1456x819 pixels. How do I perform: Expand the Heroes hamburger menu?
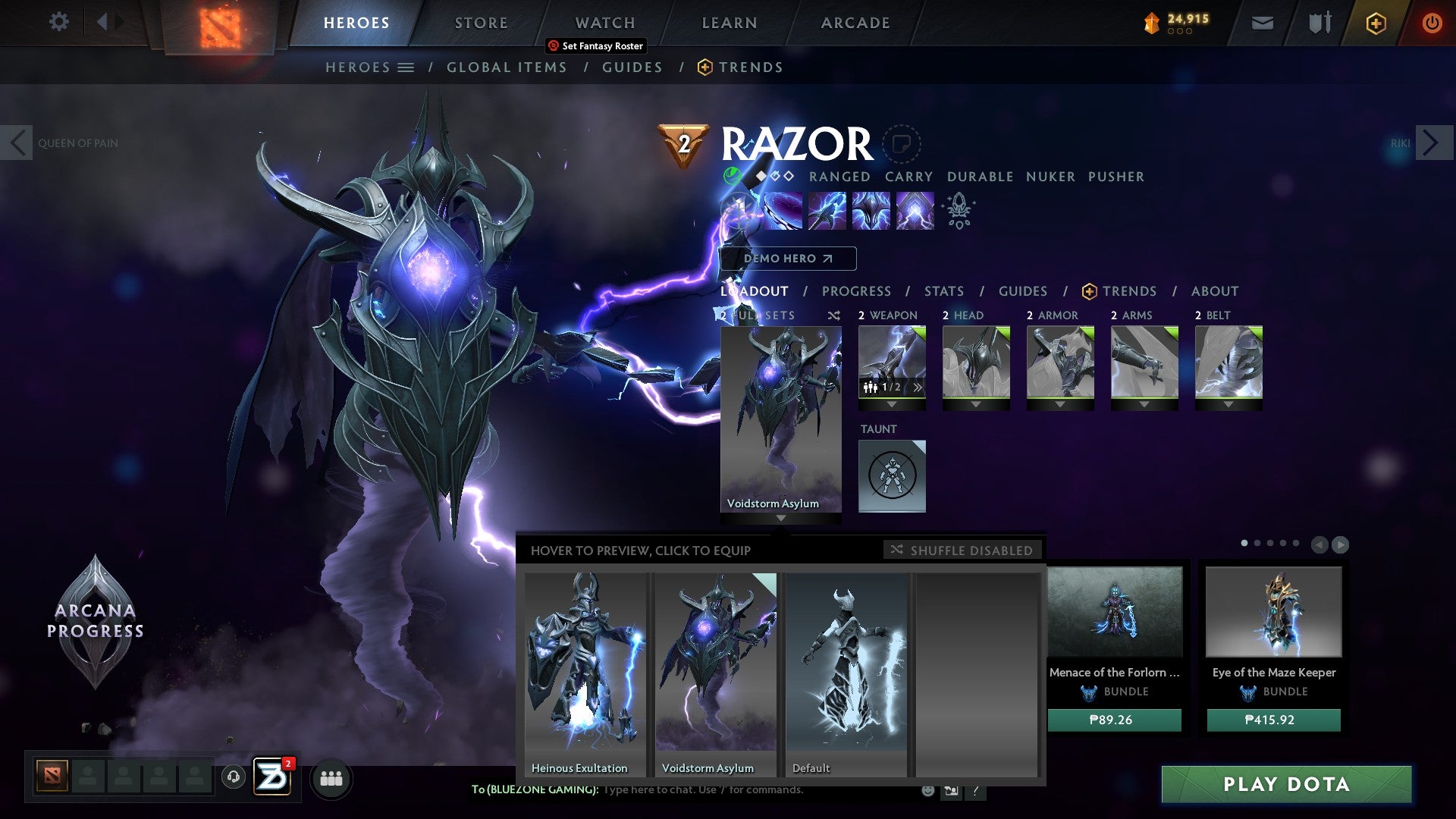[407, 67]
